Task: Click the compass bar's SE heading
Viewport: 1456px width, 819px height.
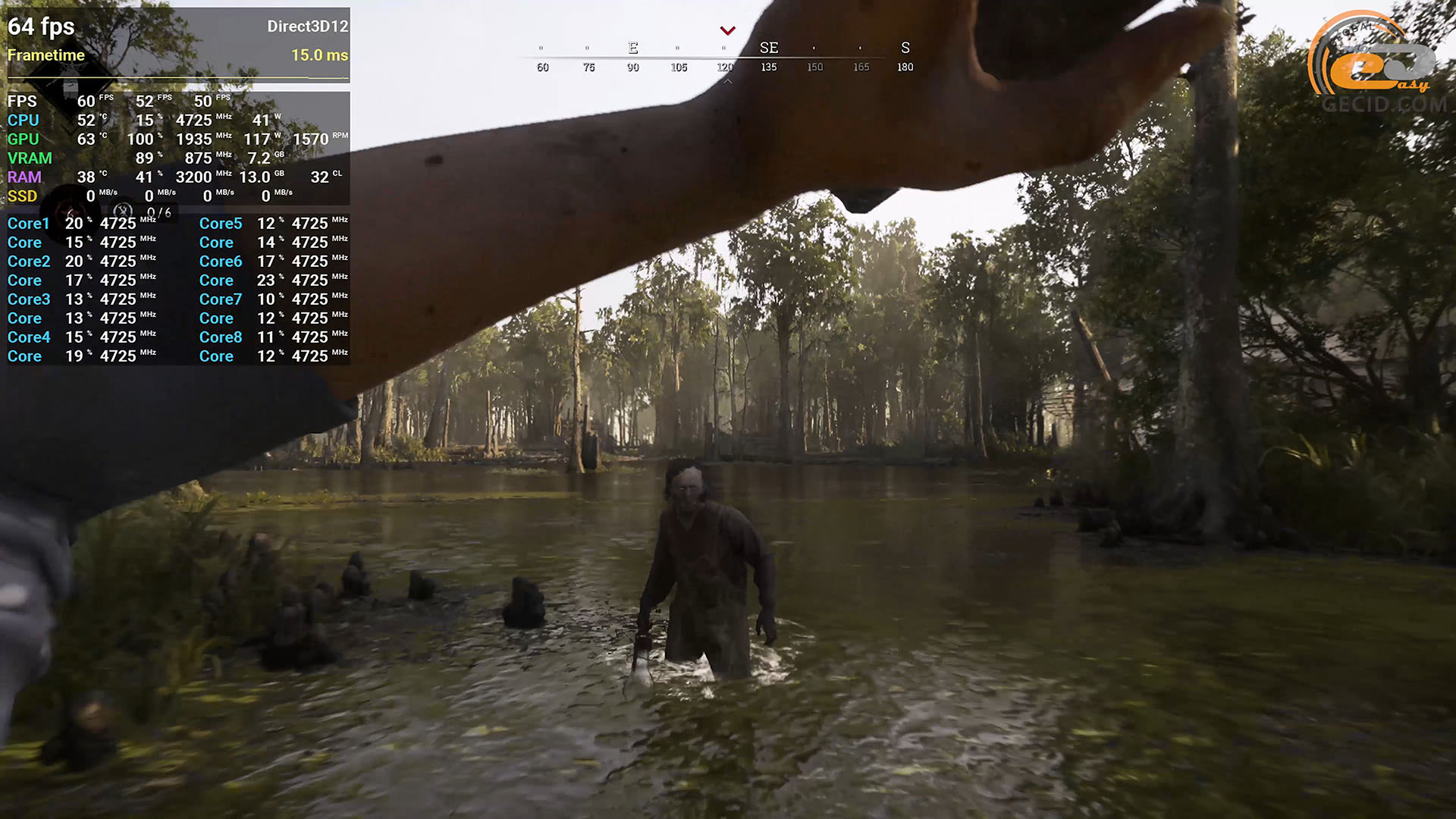Action: pos(769,48)
